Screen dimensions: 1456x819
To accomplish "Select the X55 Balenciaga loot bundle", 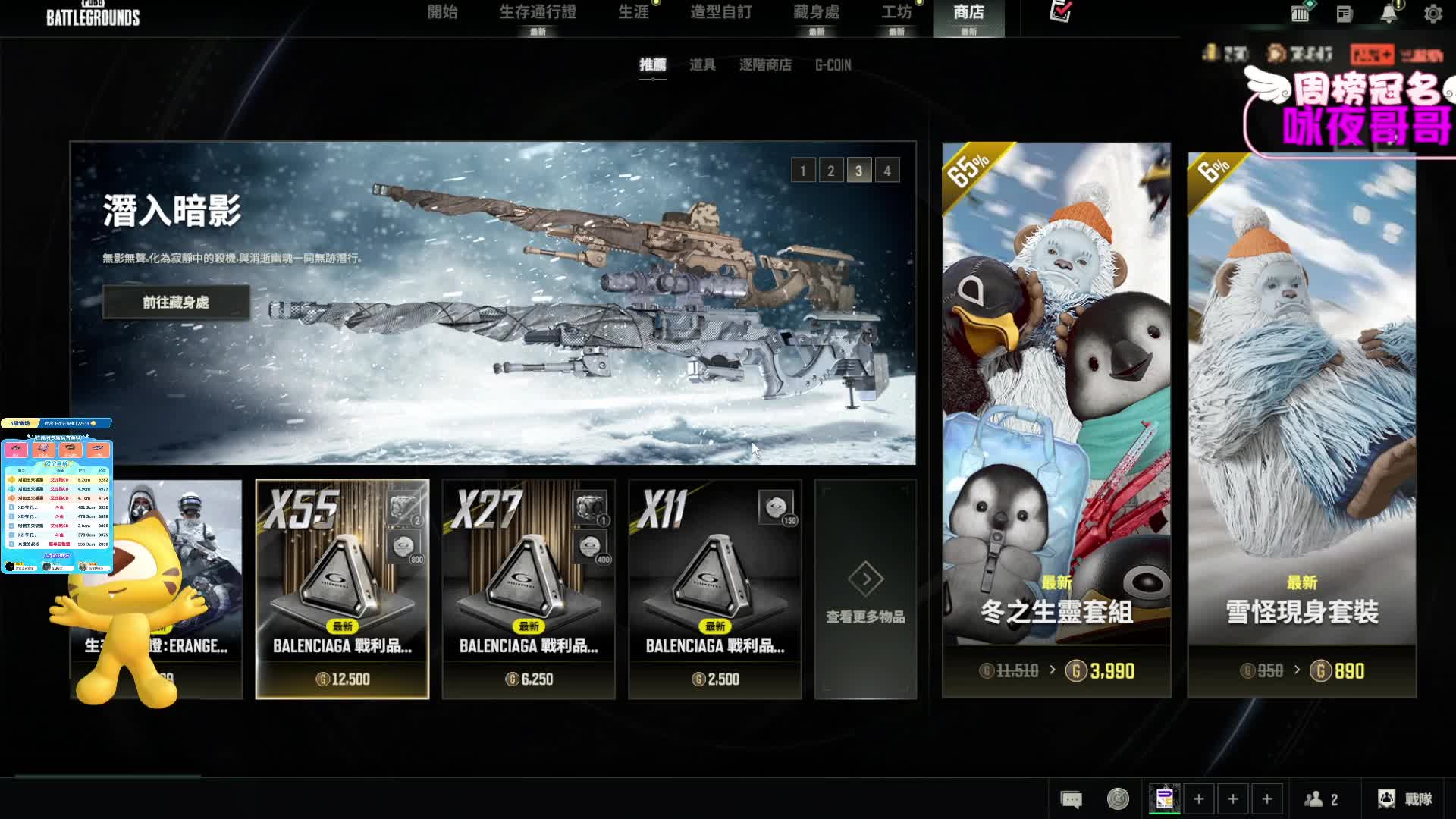I will [342, 588].
